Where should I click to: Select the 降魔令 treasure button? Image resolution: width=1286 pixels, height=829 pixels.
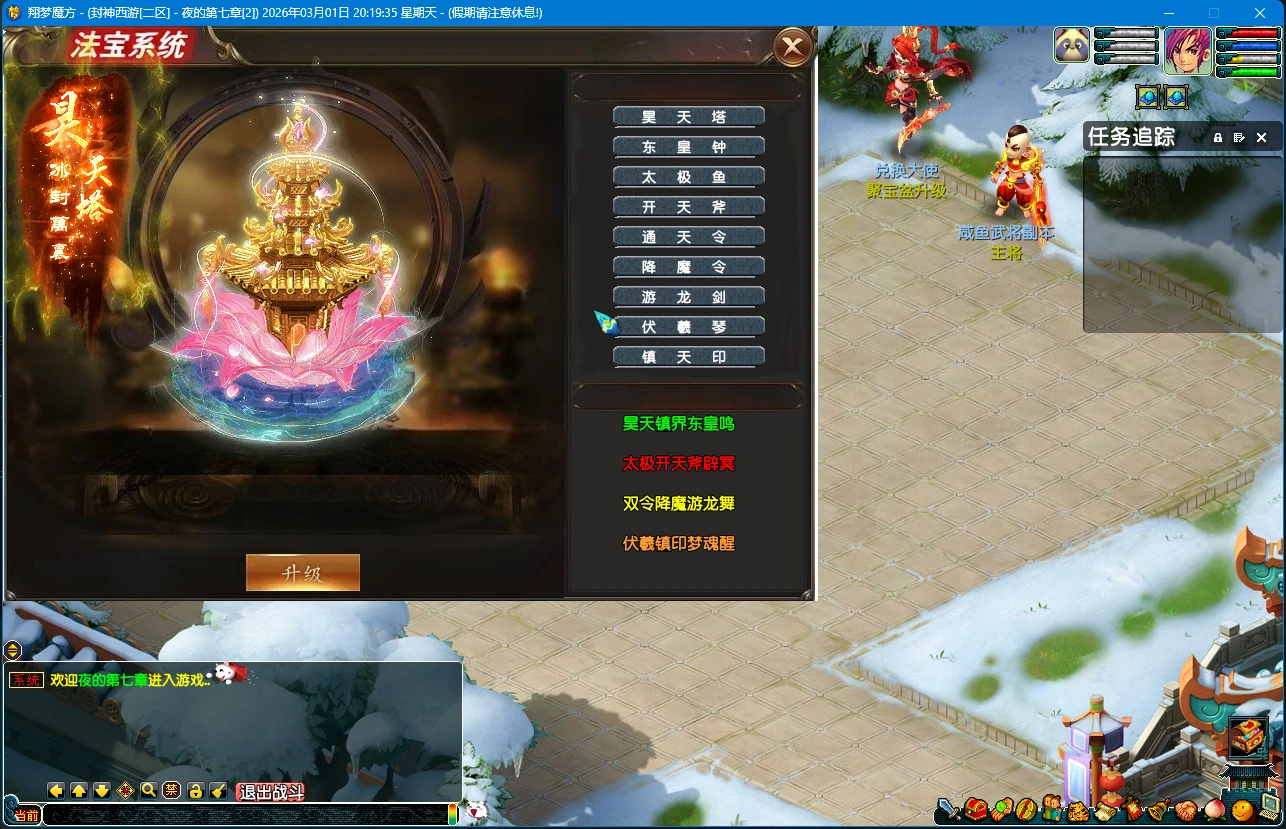pyautogui.click(x=688, y=267)
